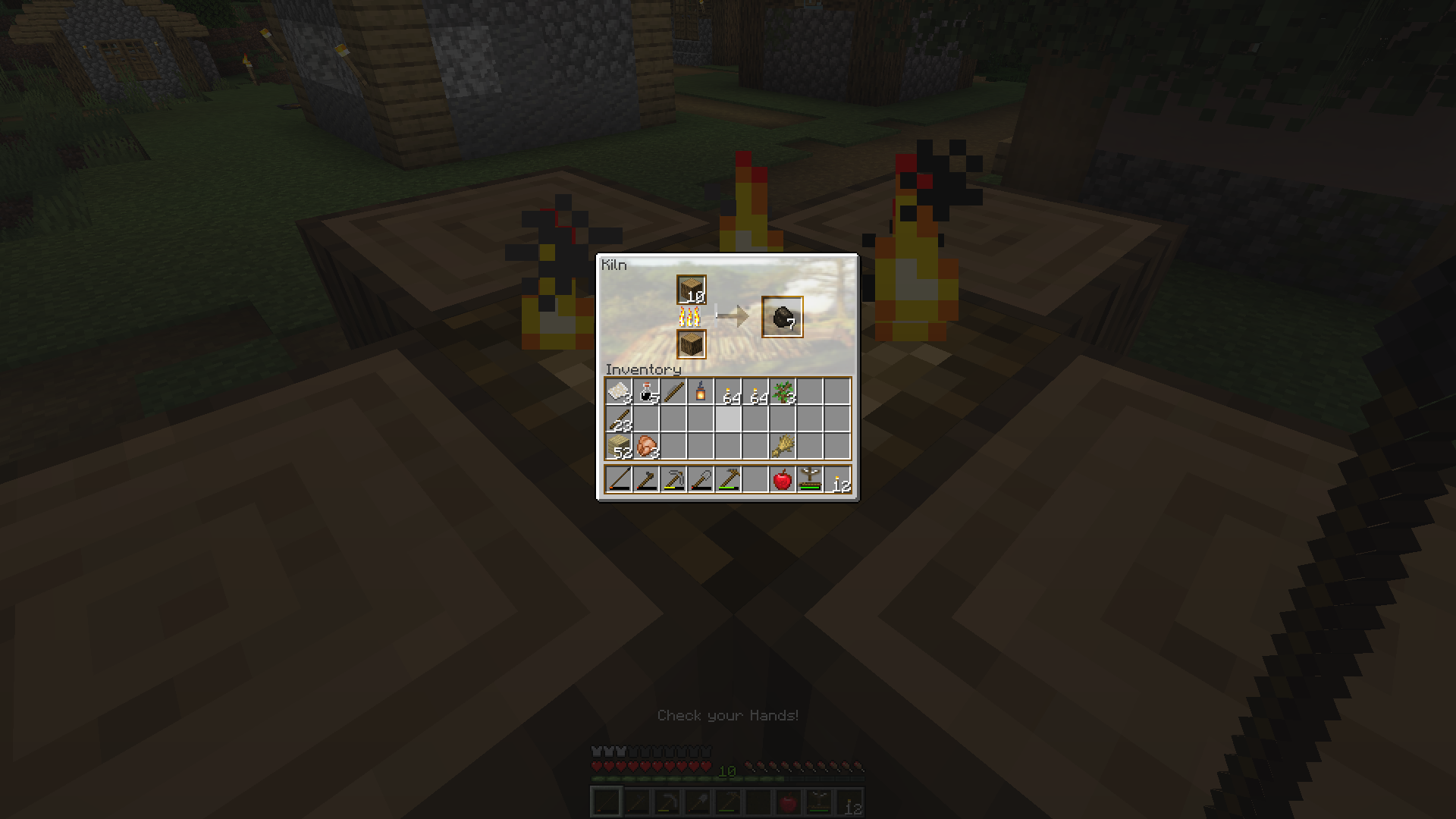Click the empty highlighted inventory slot
1456x819 pixels.
[x=728, y=419]
